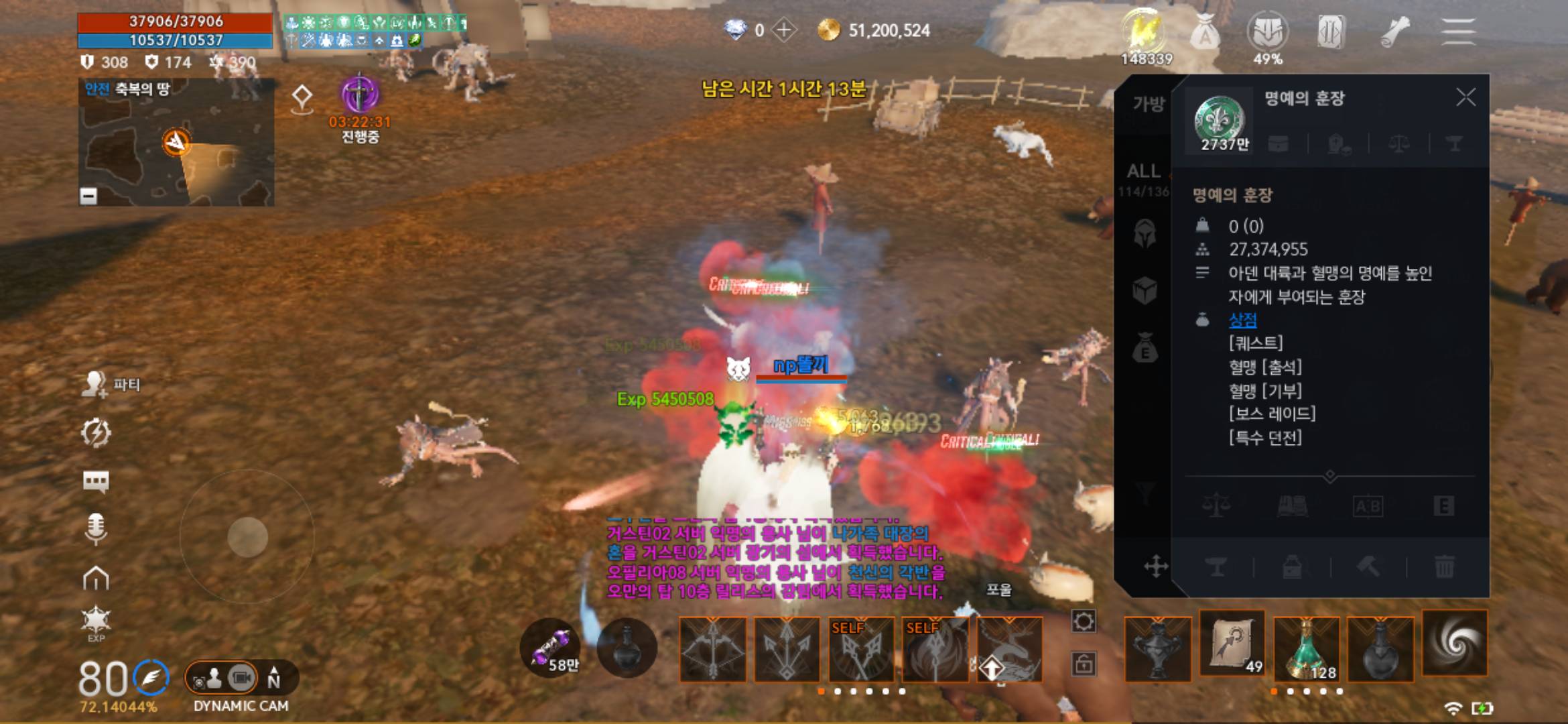Open the hamburger menu at top right
This screenshot has width=1568, height=724.
[x=1459, y=30]
